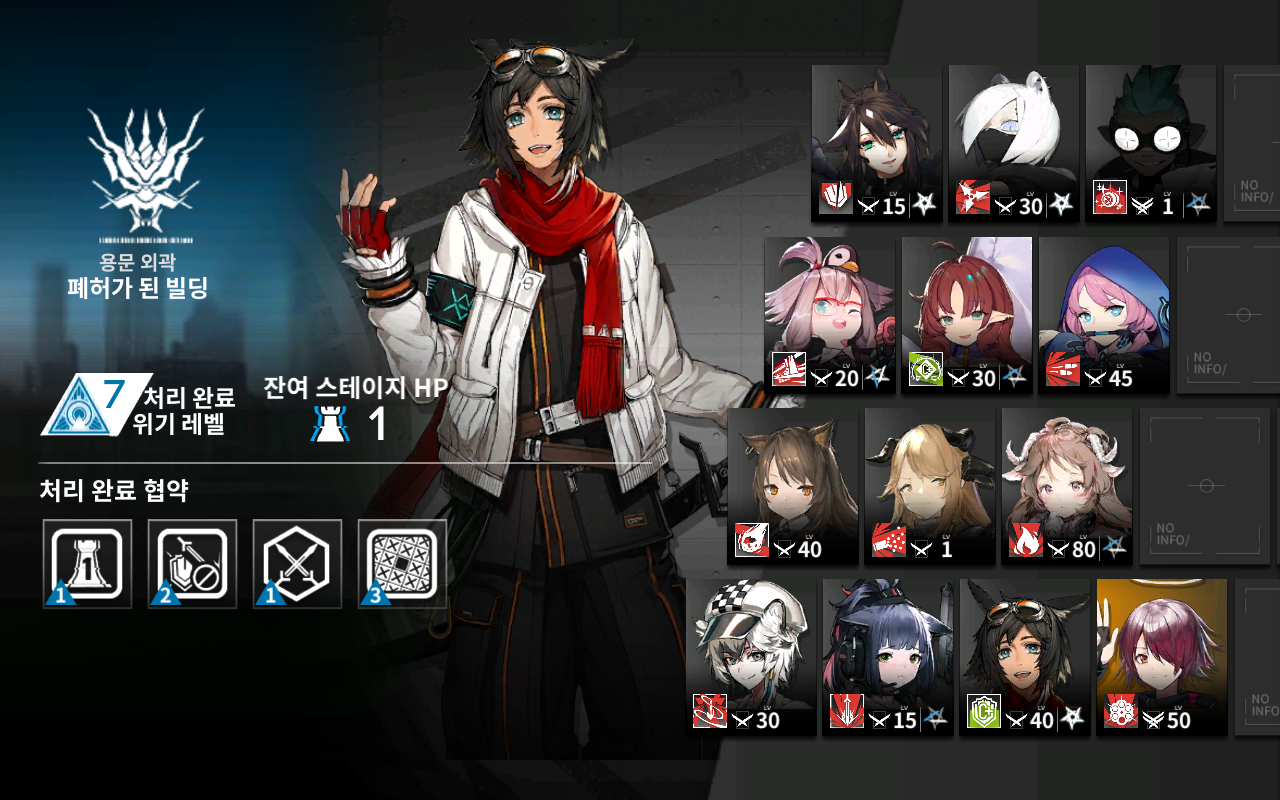Image resolution: width=1280 pixels, height=800 pixels.
Task: Select the level 50 magenta-haired operator card
Action: pyautogui.click(x=1161, y=657)
